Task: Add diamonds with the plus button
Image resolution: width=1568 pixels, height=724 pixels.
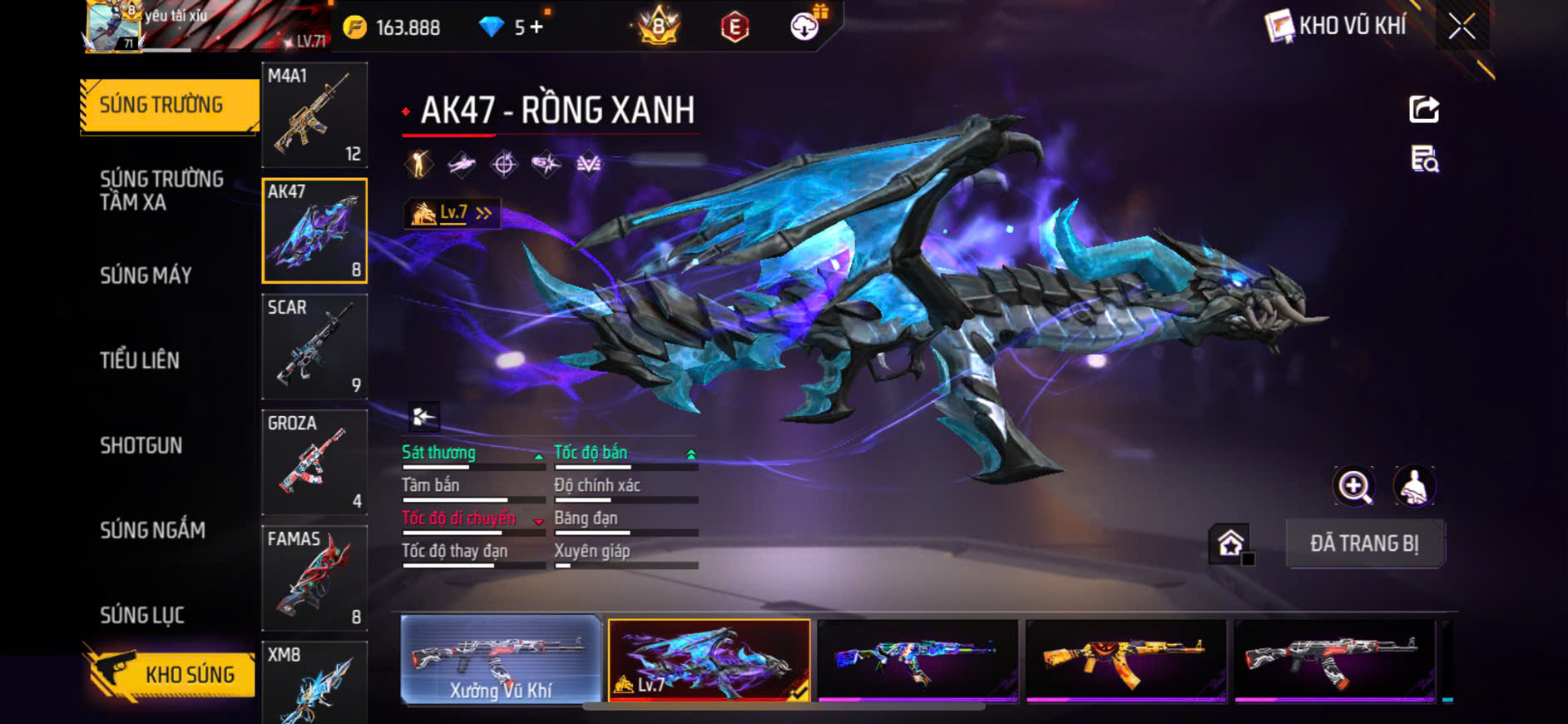Action: click(x=537, y=27)
